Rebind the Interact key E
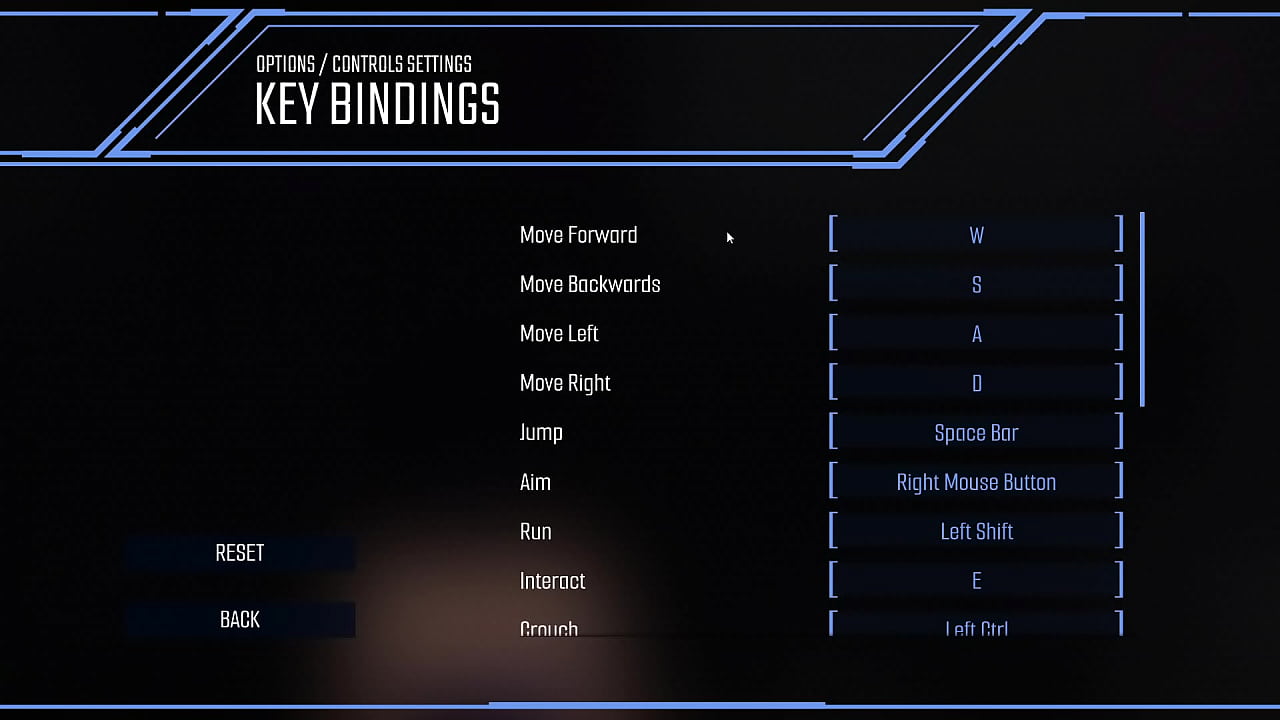The width and height of the screenshot is (1280, 720). (x=976, y=581)
